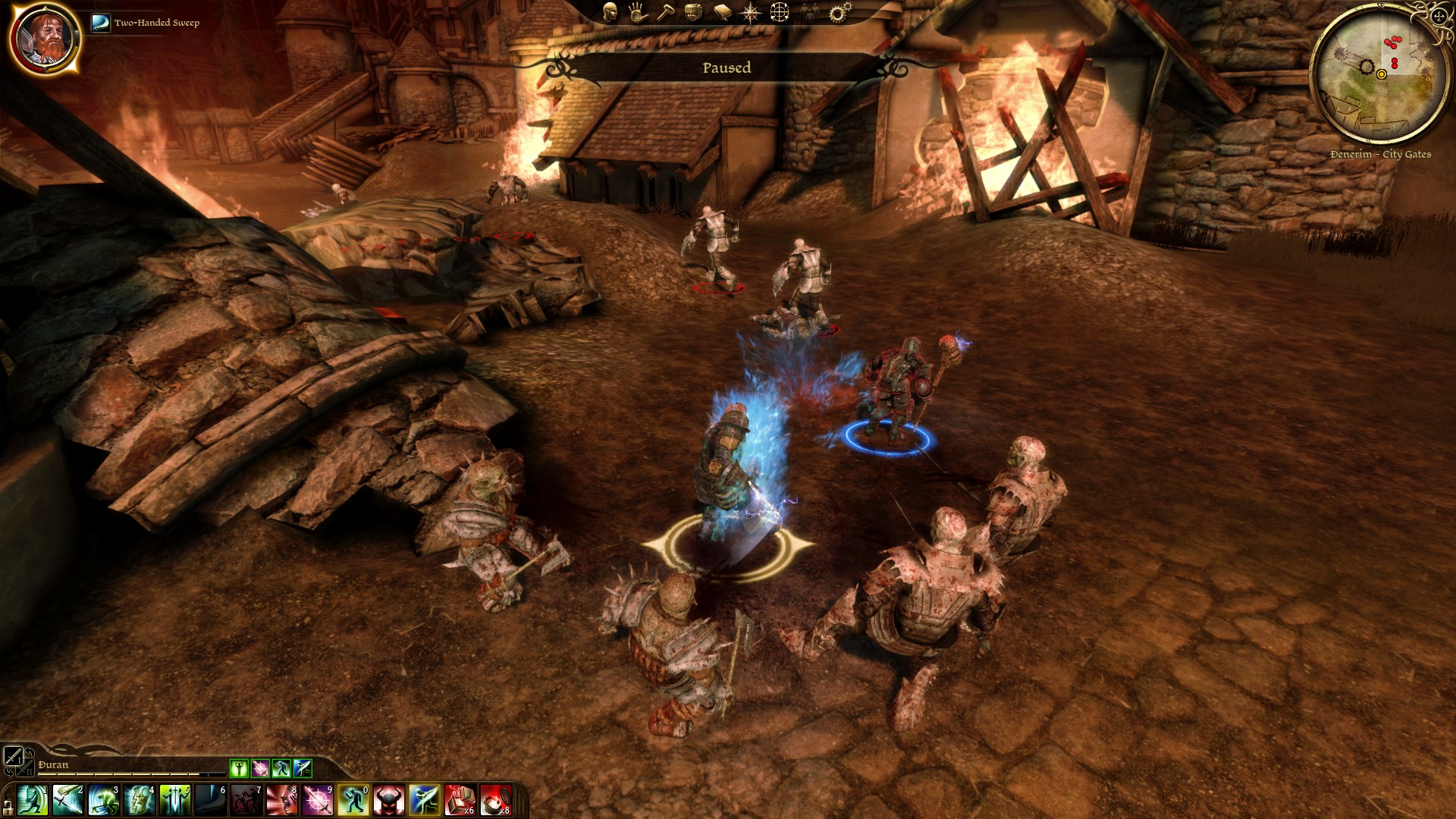Image resolution: width=1456 pixels, height=819 pixels.
Task: Select Duran's portrait
Action: click(x=45, y=38)
